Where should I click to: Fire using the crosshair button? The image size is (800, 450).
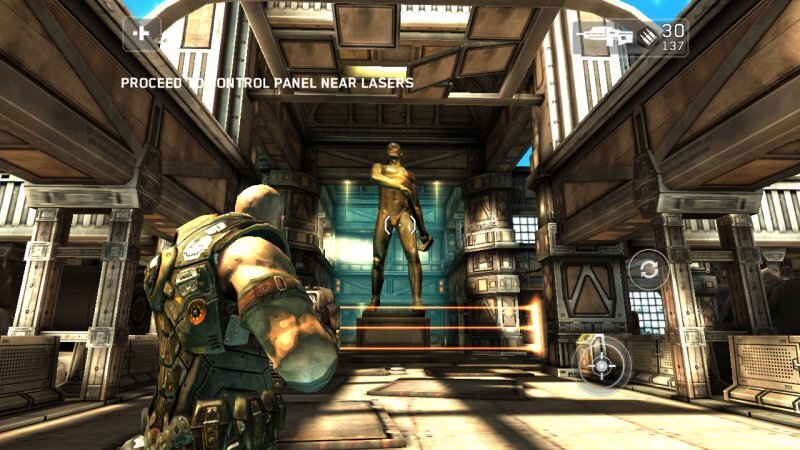[x=600, y=364]
